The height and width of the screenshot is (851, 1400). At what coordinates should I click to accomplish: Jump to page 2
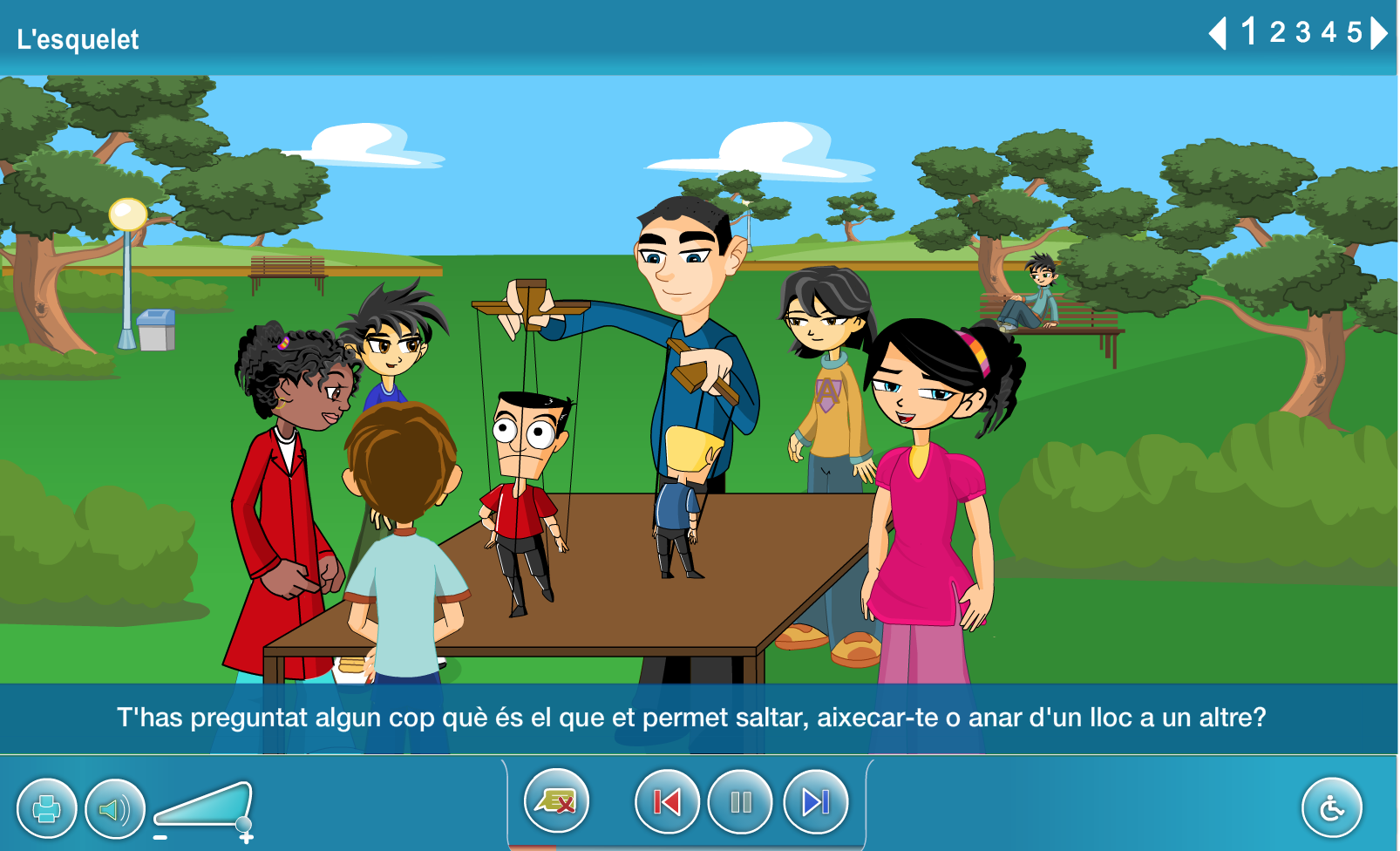[x=1277, y=33]
